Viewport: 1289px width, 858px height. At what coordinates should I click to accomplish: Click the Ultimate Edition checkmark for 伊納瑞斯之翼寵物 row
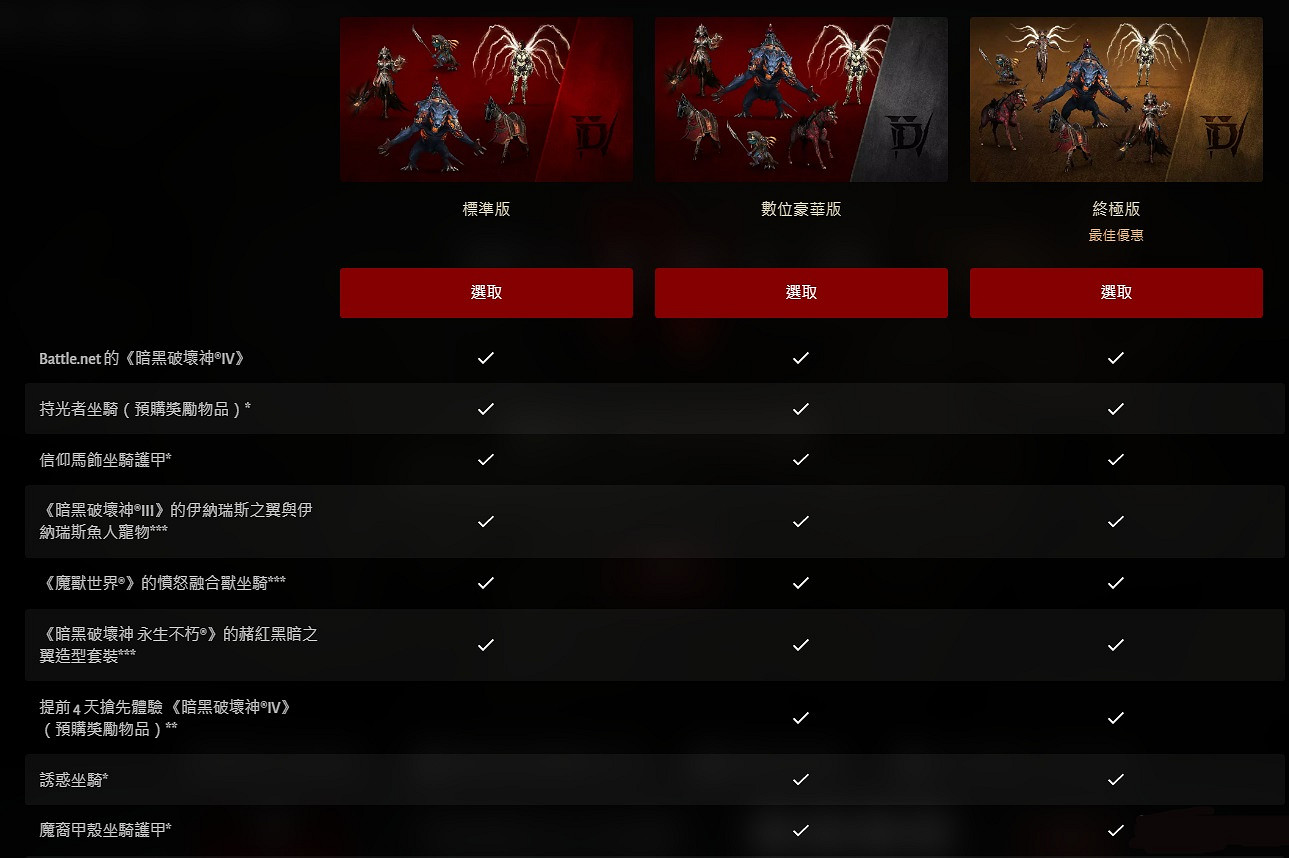tap(1116, 521)
